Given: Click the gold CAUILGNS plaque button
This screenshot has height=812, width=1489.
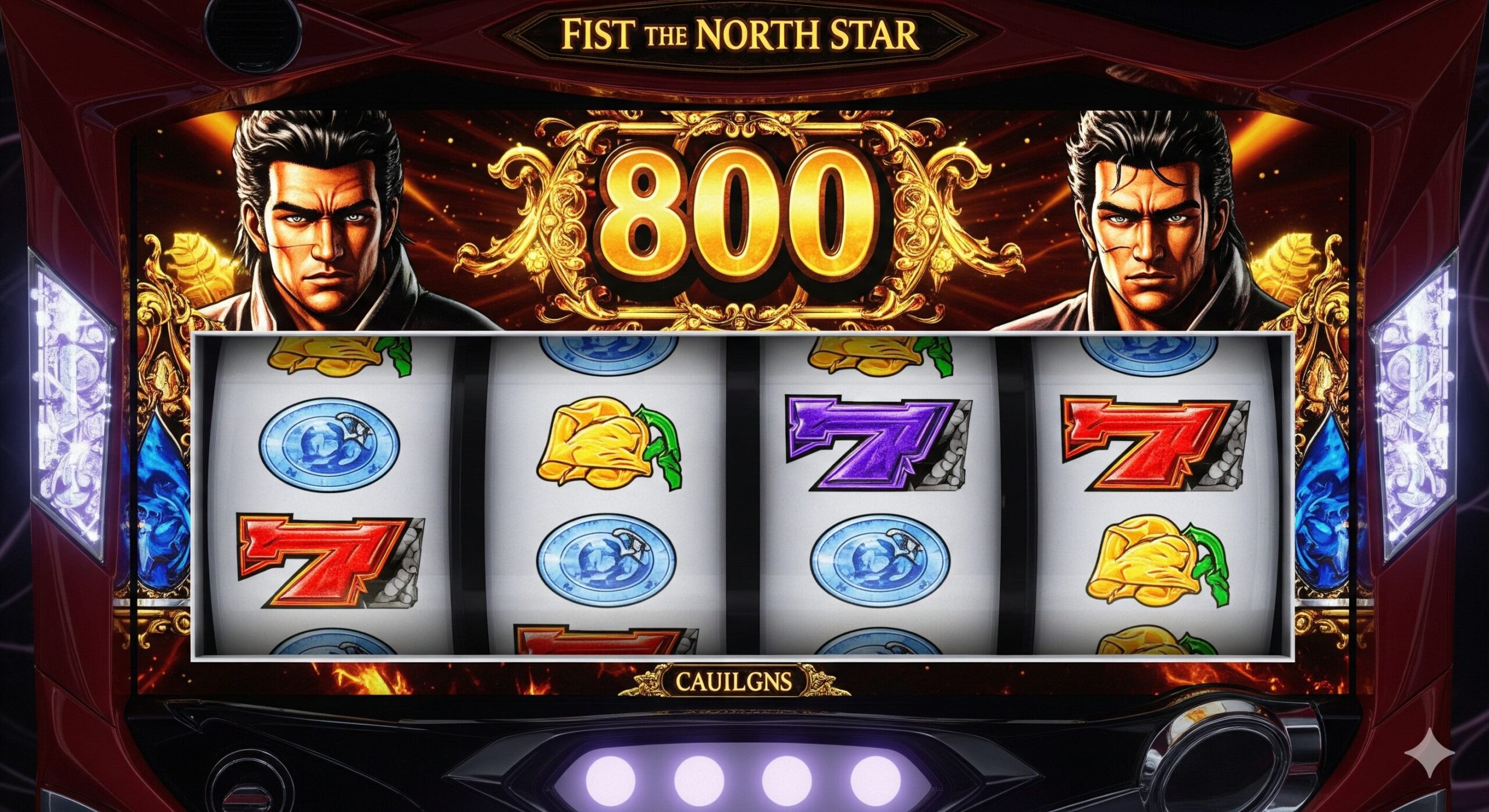Looking at the screenshot, I should point(733,680).
